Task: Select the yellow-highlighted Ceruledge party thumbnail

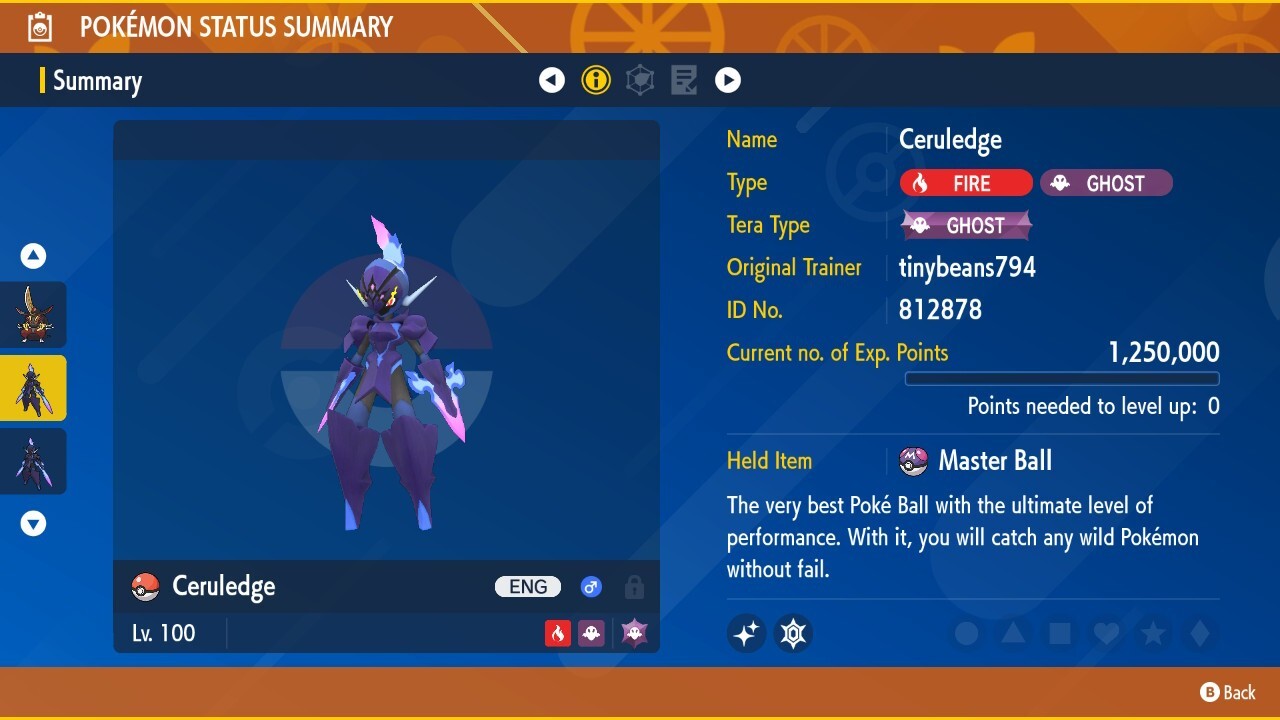Action: (x=33, y=388)
